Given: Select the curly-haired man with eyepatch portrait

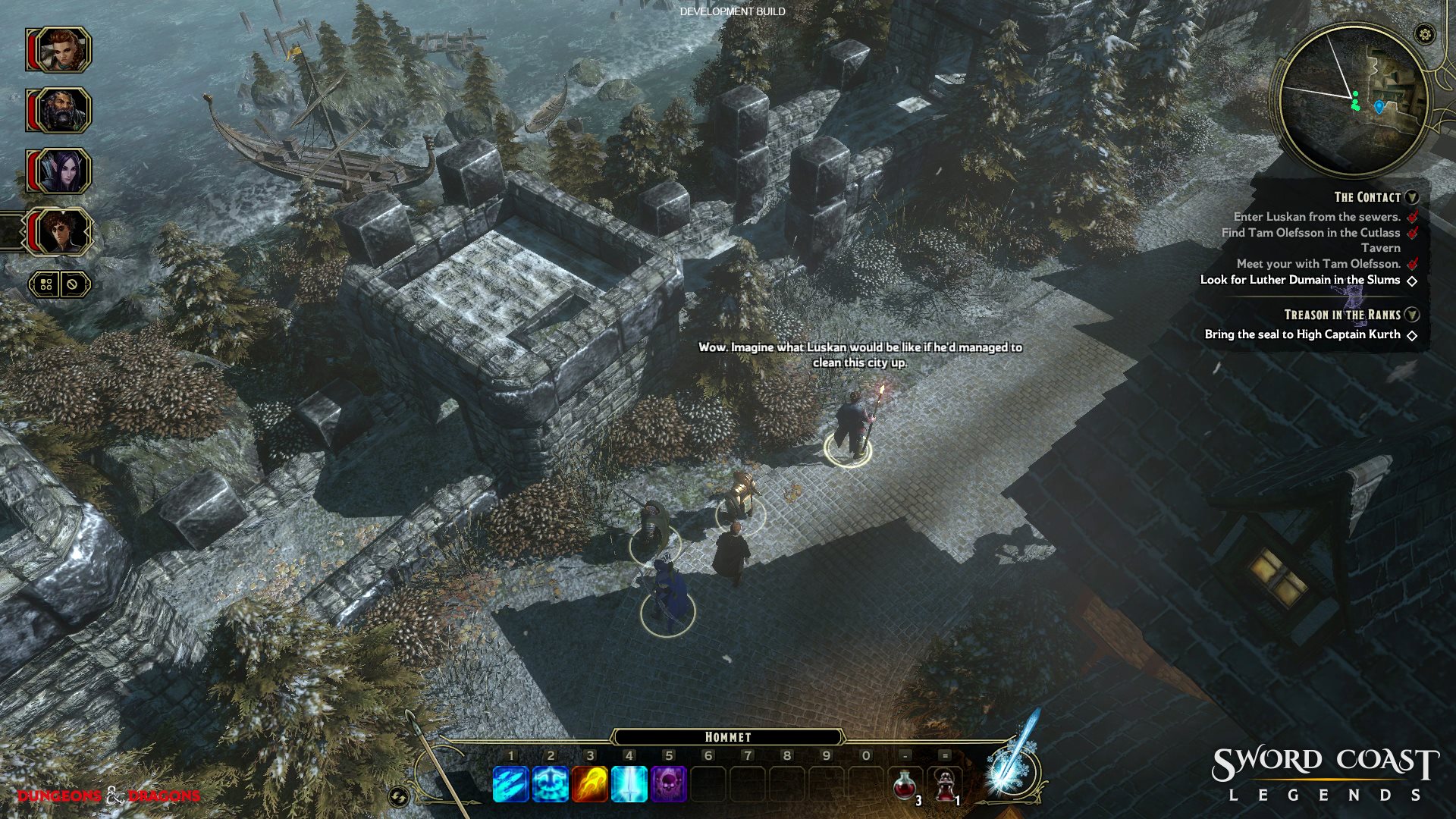Looking at the screenshot, I should click(61, 232).
